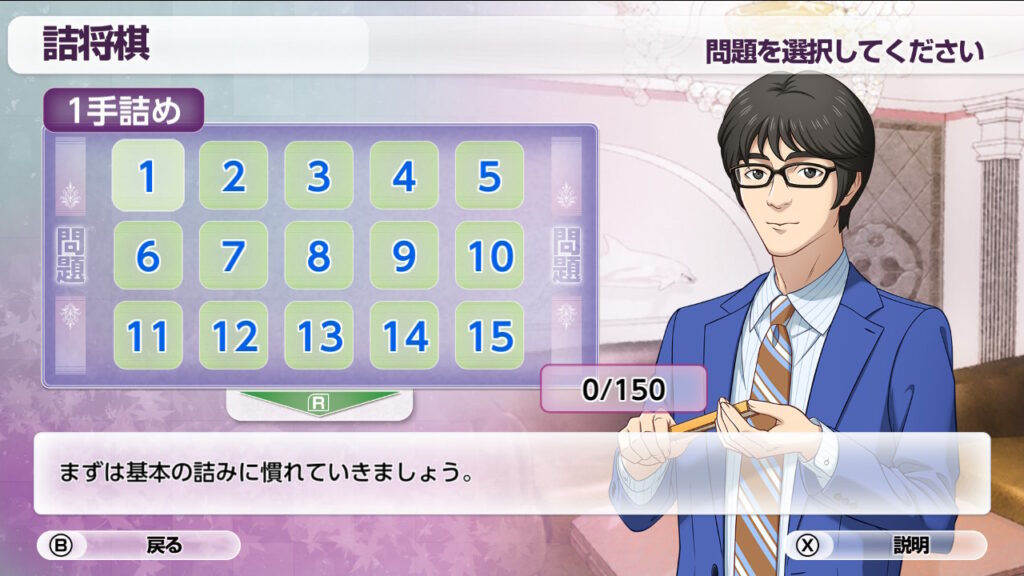
Task: Pick problem 4 from the grid
Action: 404,176
